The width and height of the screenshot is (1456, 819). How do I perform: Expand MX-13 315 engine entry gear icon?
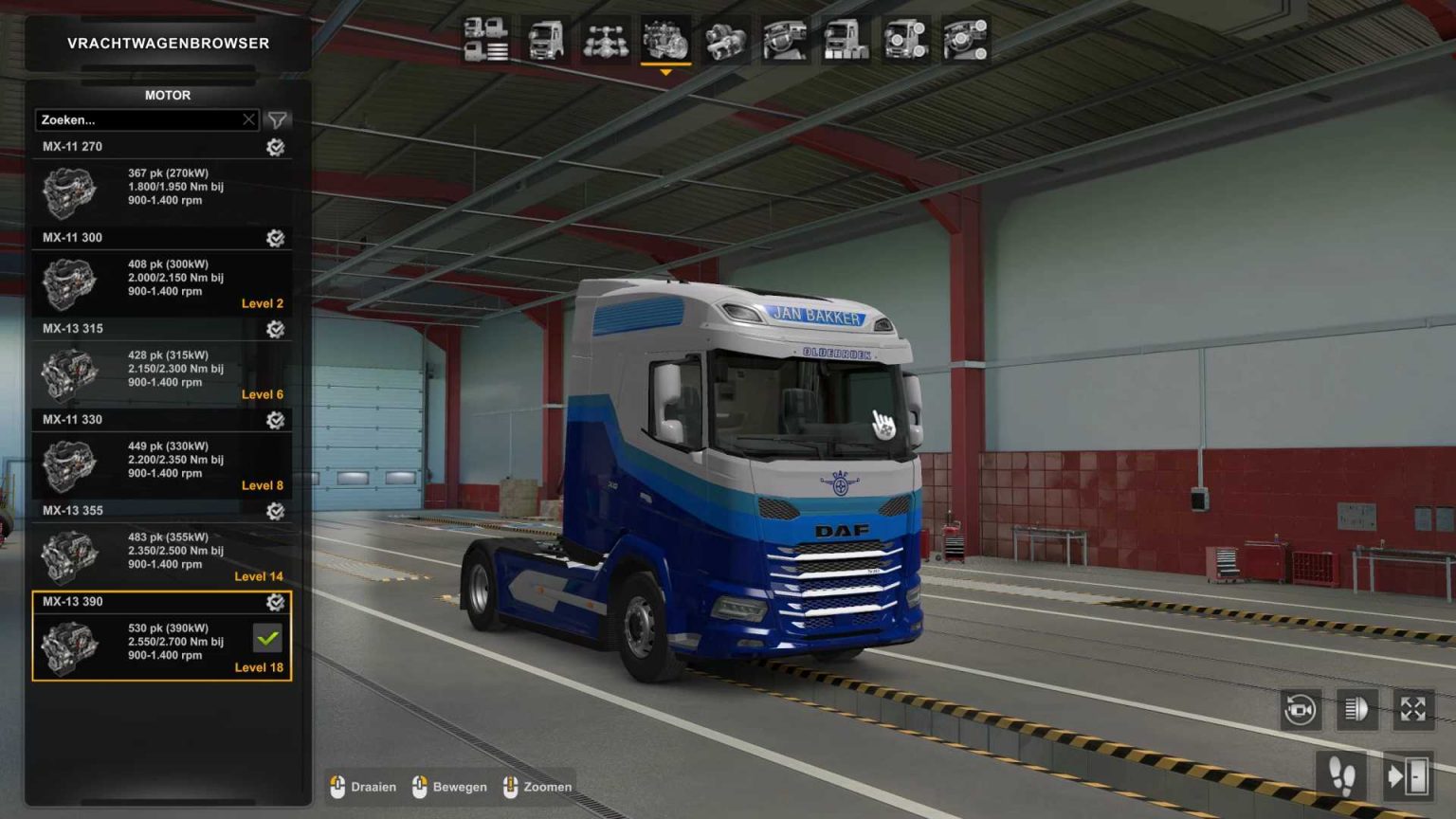[x=275, y=329]
